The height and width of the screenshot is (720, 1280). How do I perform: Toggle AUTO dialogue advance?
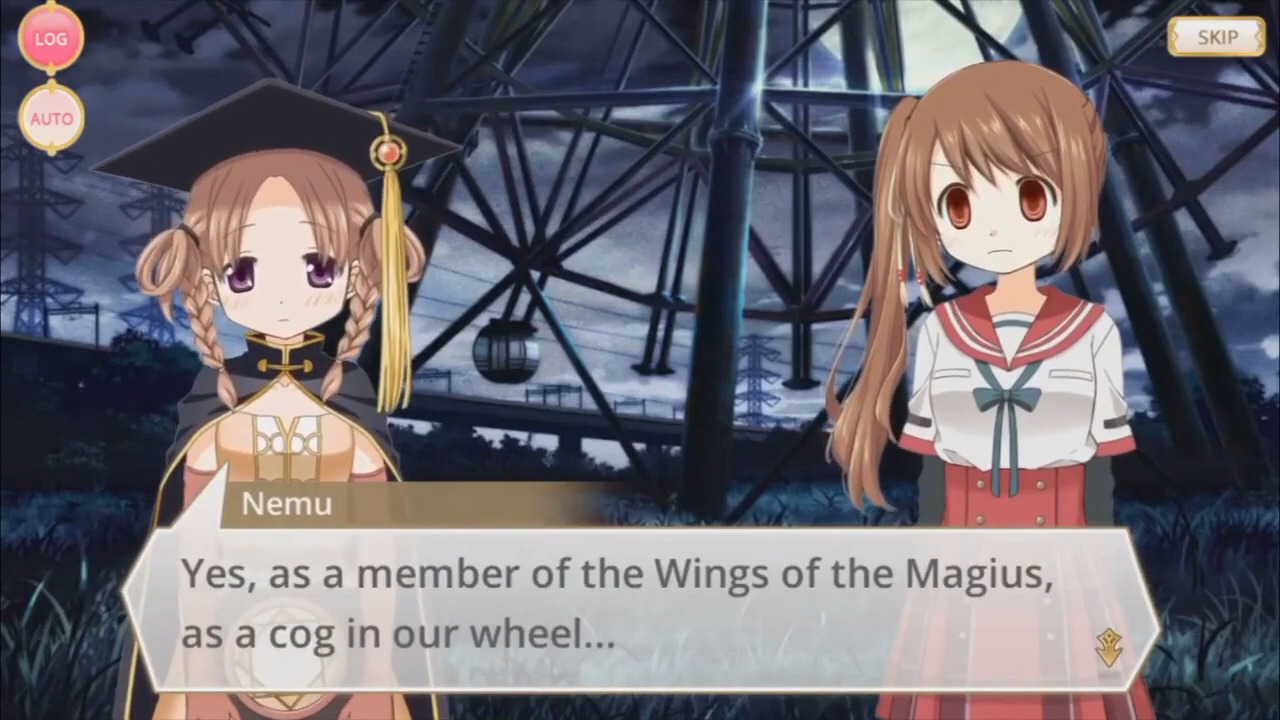(x=51, y=118)
